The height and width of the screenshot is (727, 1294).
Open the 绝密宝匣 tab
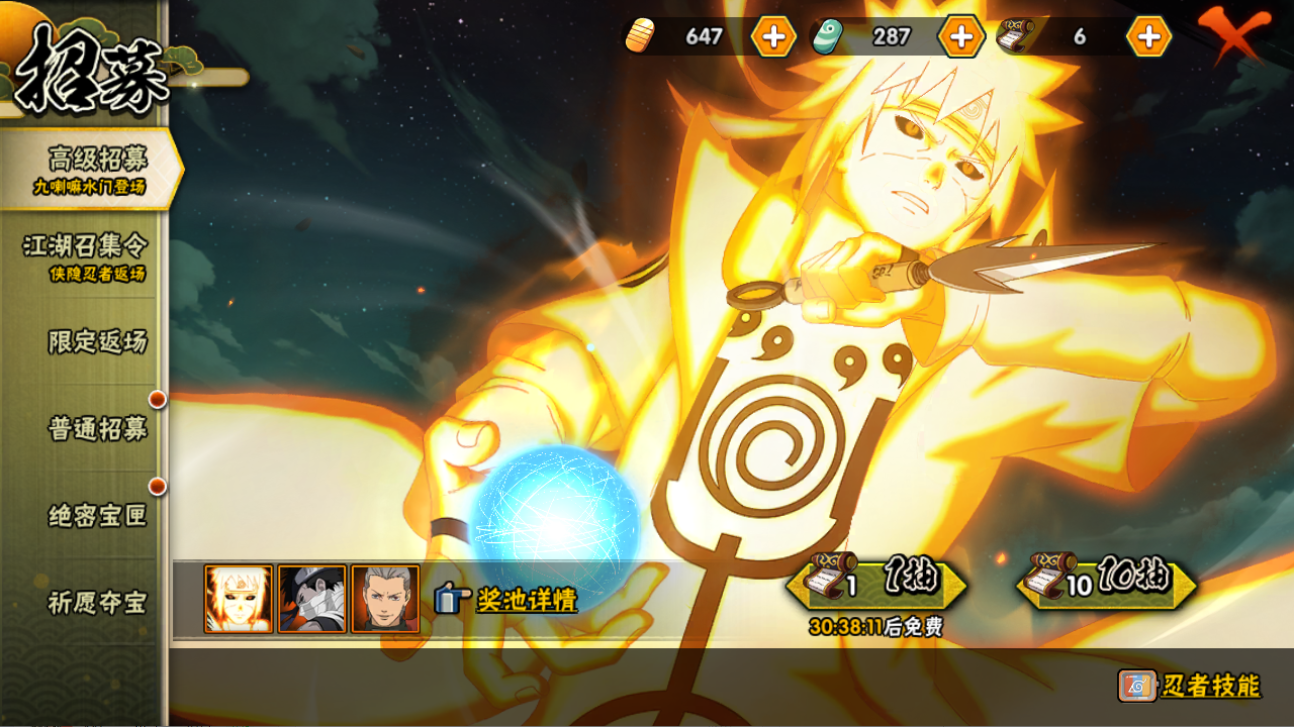coord(96,516)
